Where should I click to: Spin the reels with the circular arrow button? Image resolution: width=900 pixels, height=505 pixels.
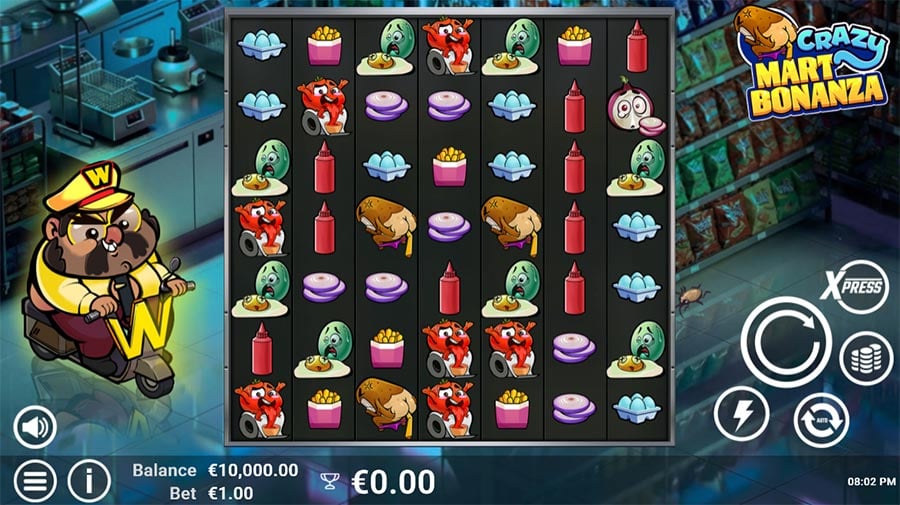point(785,341)
